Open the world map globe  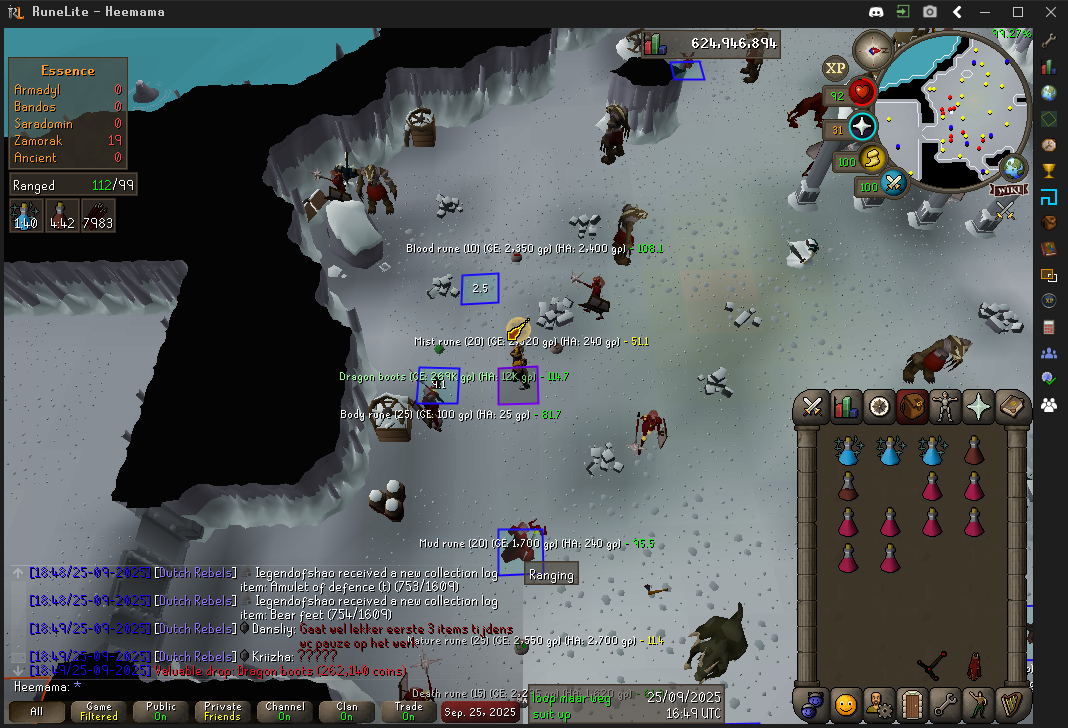coord(1014,166)
